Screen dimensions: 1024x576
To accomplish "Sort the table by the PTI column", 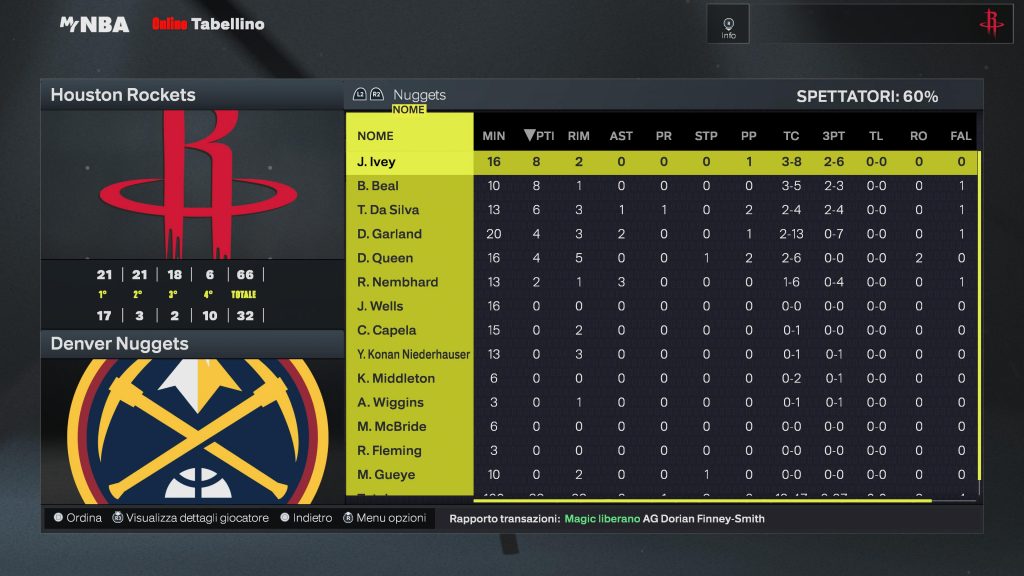I will [x=538, y=136].
